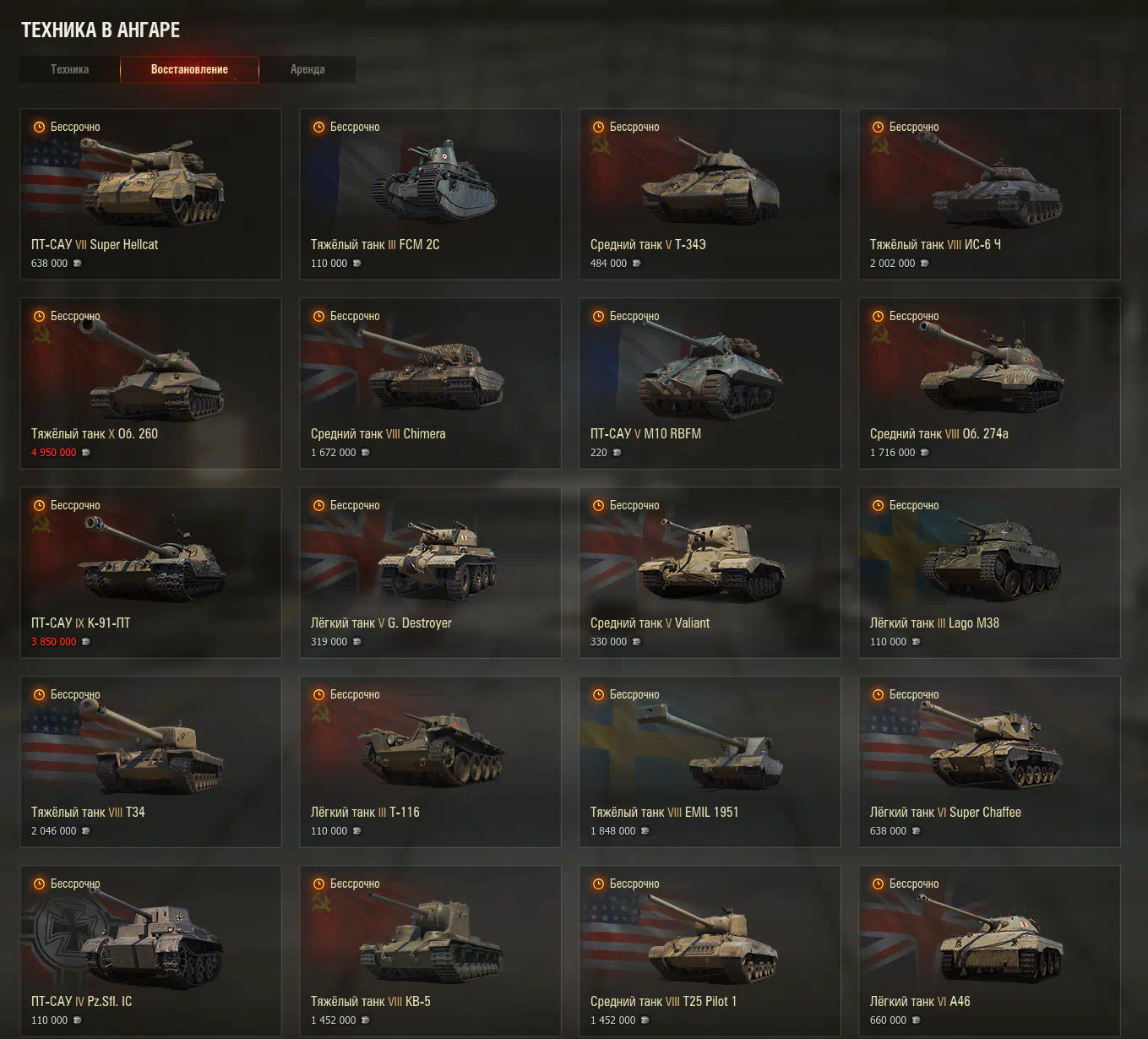This screenshot has height=1039, width=1148.
Task: Select the Восстановление tab
Action: click(189, 69)
